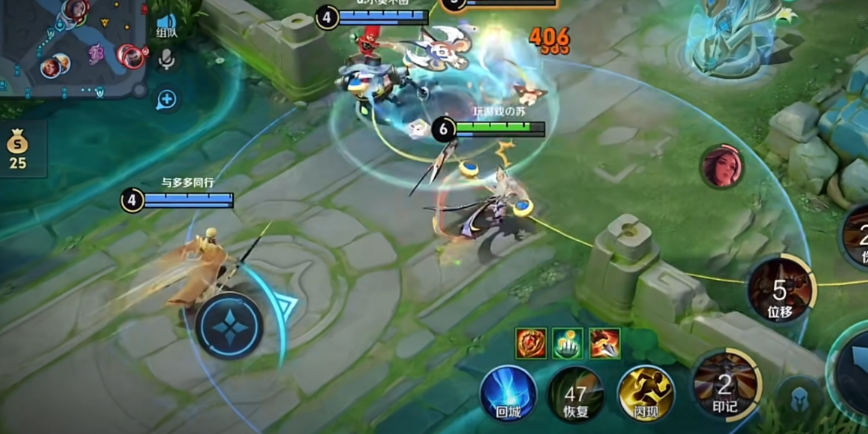Cast the Flash (闪现) summoner spell
Screen dimensions: 868x434
pyautogui.click(x=645, y=393)
